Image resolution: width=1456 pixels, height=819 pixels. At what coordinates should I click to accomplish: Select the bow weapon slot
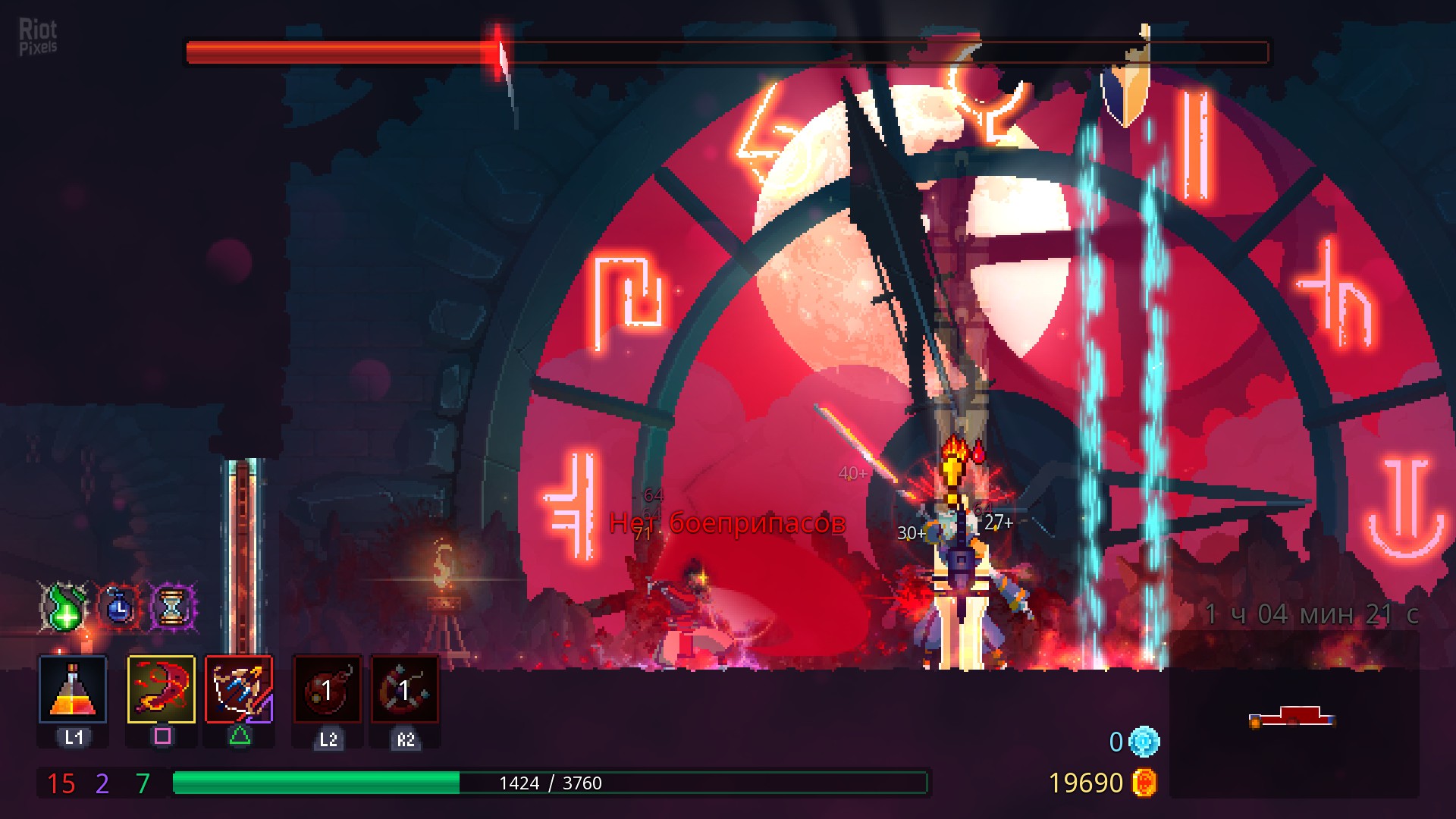(x=239, y=689)
